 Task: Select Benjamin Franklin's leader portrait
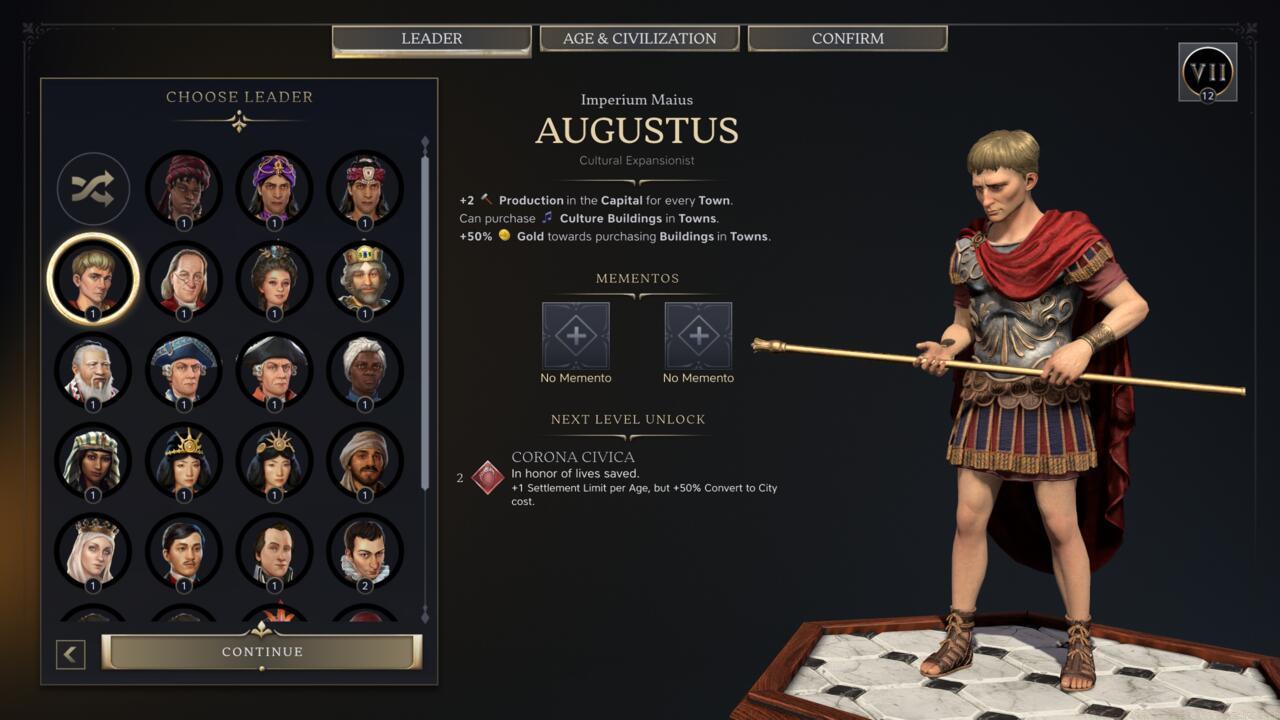[185, 280]
